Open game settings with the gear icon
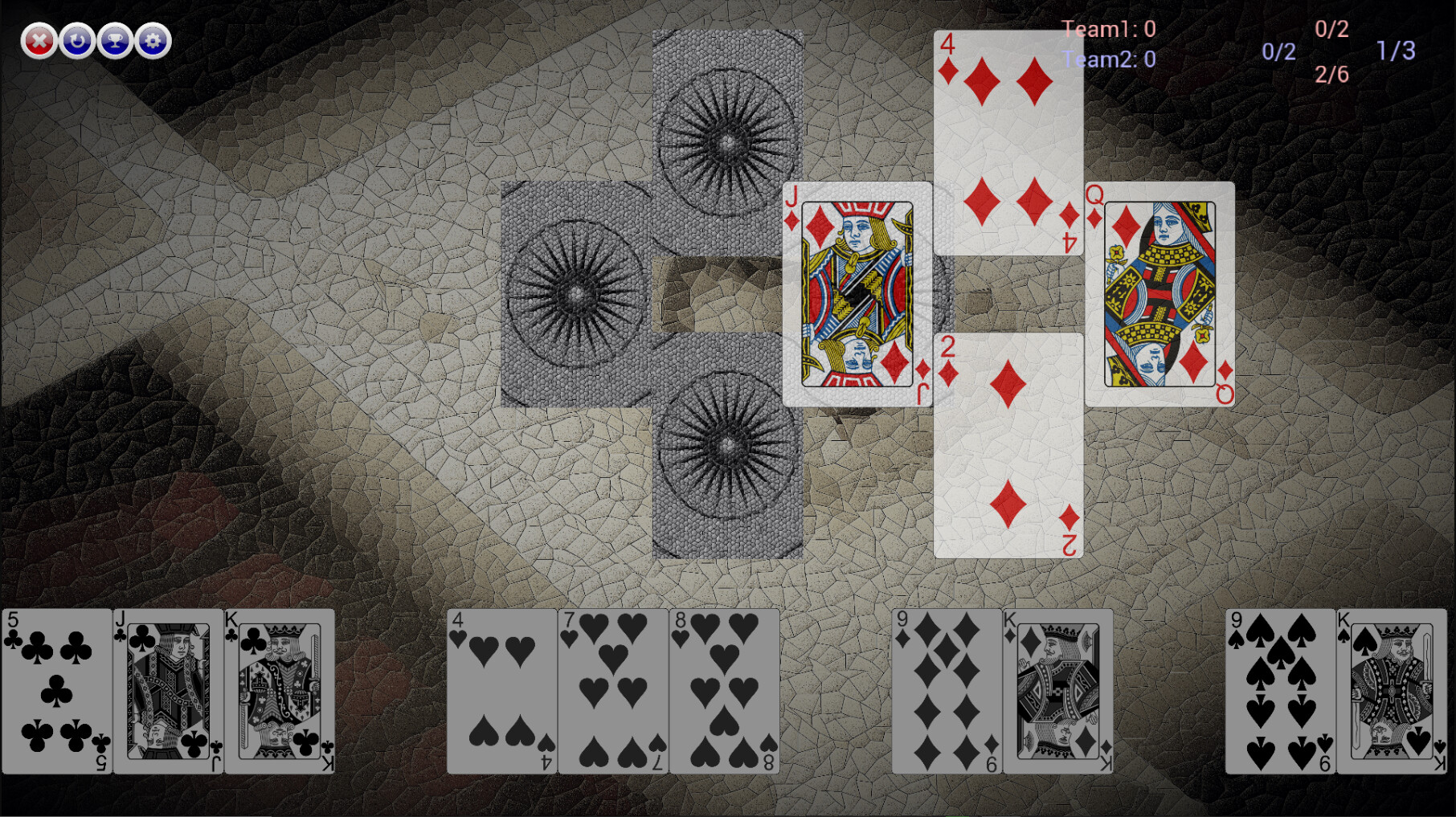1456x817 pixels. [x=154, y=38]
